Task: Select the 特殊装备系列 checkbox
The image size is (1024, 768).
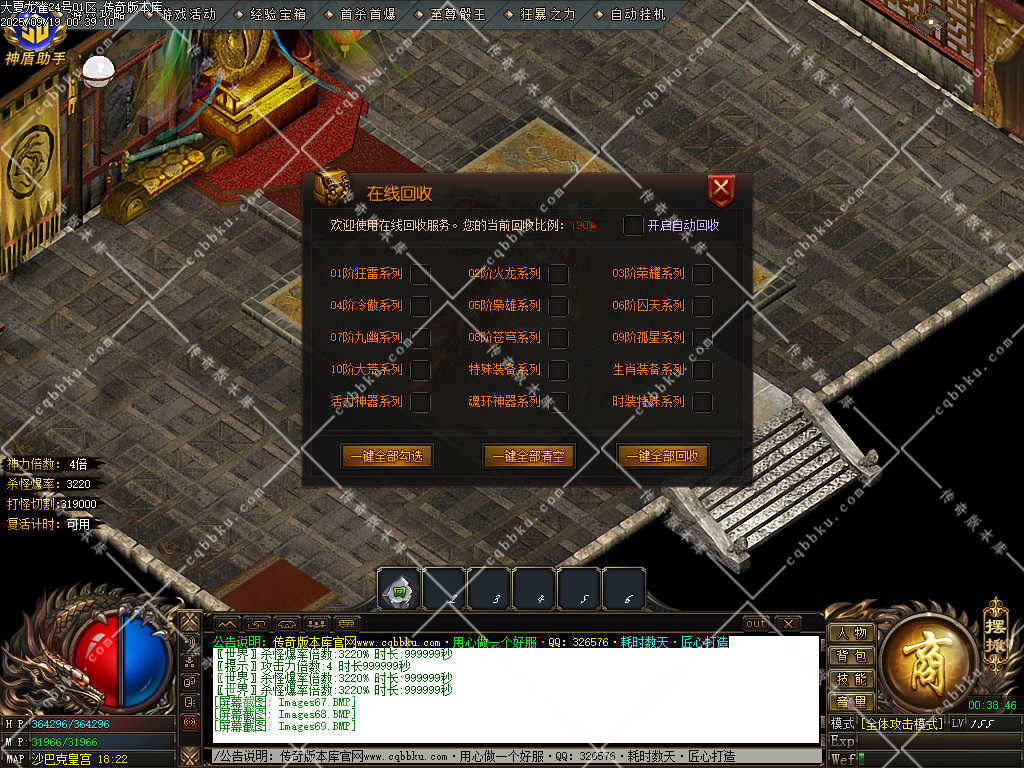Action: click(x=558, y=370)
